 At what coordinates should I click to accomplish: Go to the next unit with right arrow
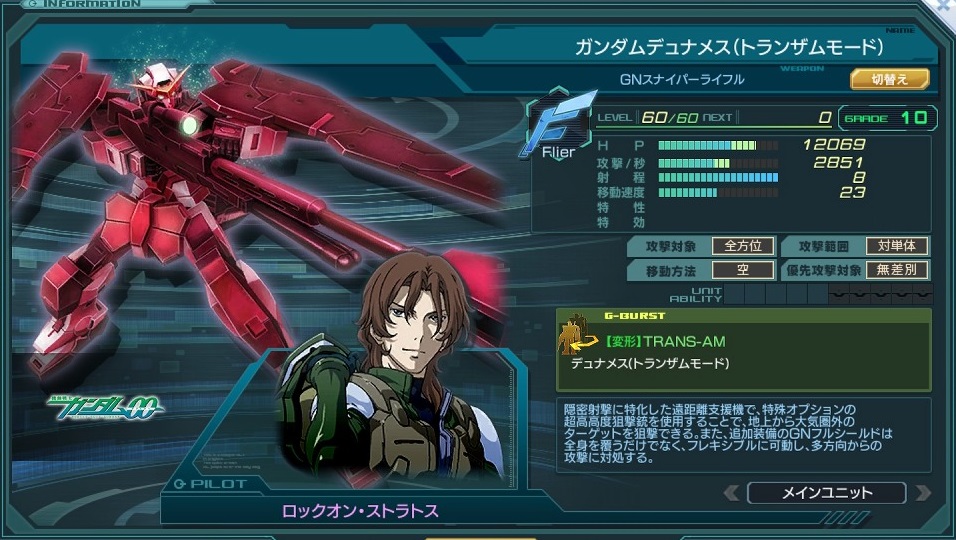tap(921, 493)
